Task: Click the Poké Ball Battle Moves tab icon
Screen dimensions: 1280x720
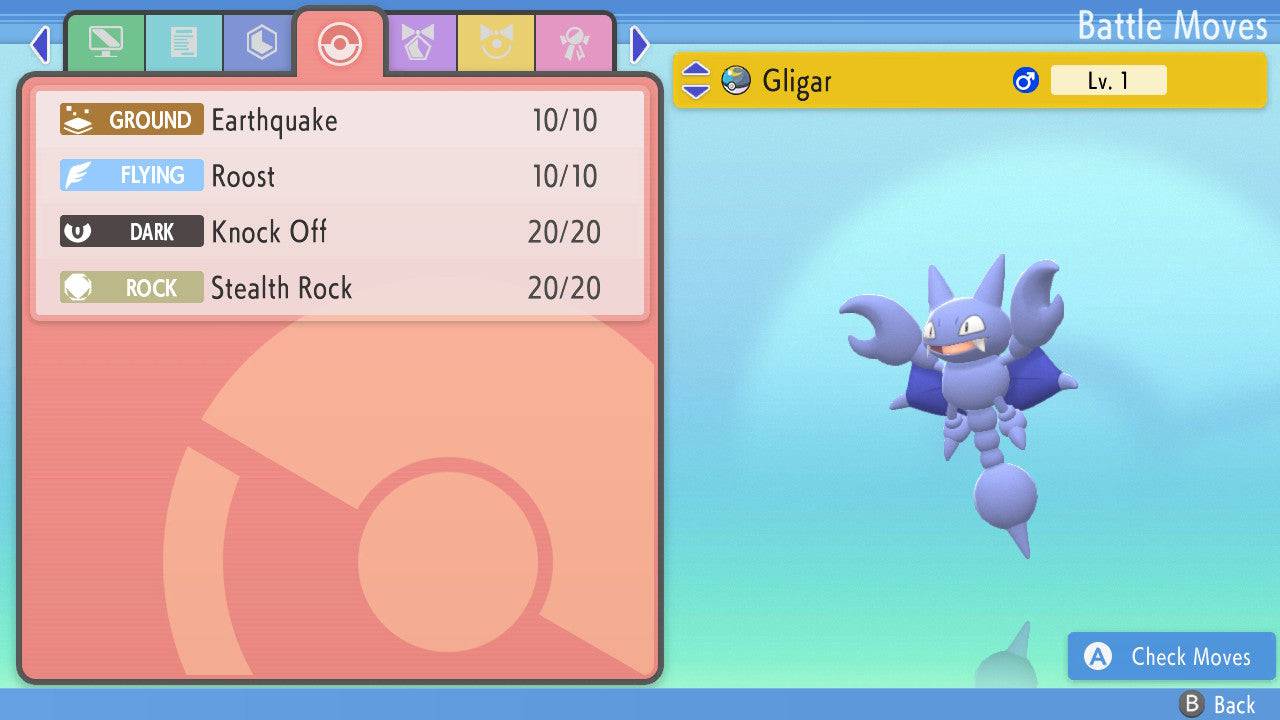Action: click(x=340, y=43)
